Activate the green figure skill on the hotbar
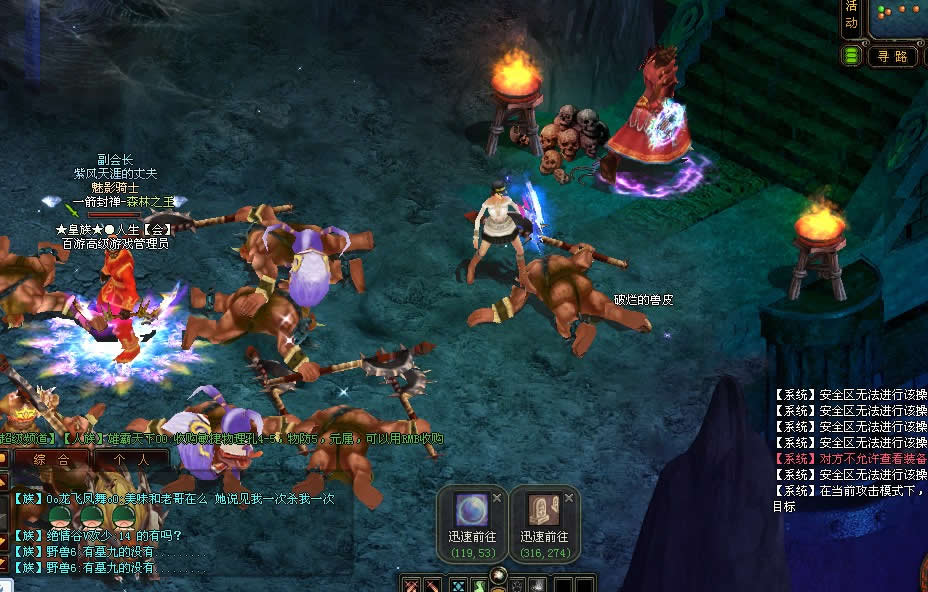This screenshot has height=592, width=928. click(x=482, y=585)
